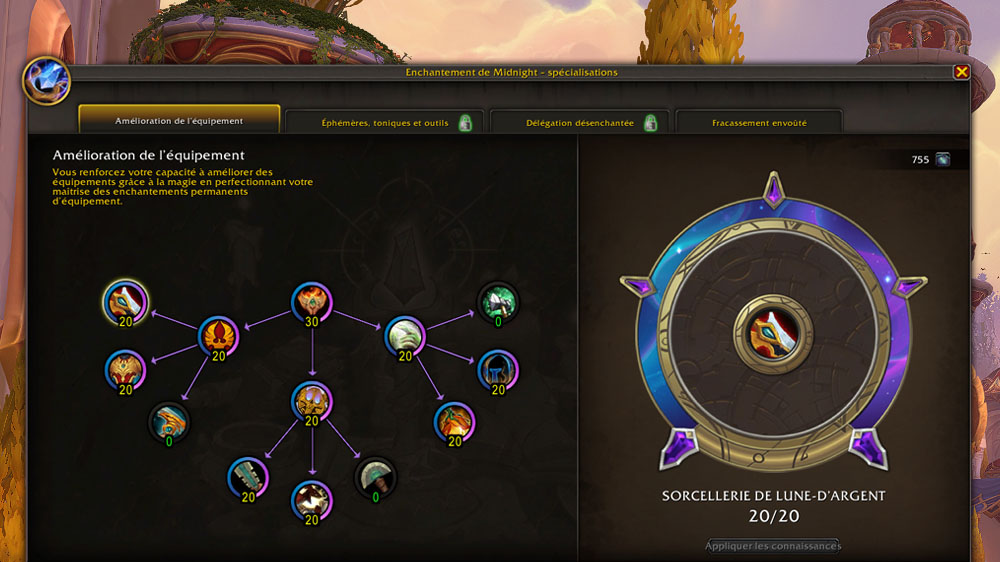Image resolution: width=1000 pixels, height=562 pixels.
Task: Open the Fracassement envoûté tab
Action: coord(759,123)
